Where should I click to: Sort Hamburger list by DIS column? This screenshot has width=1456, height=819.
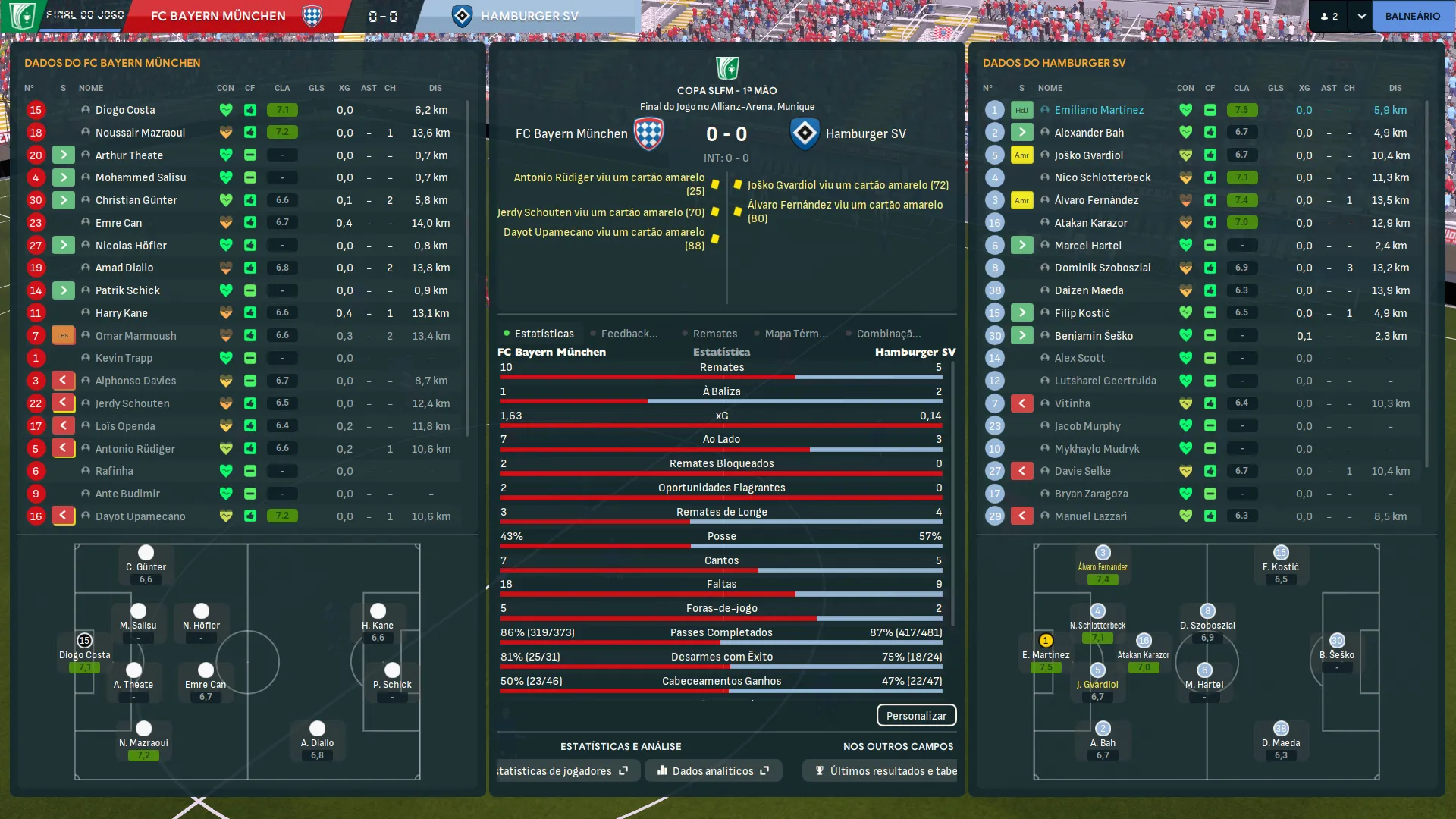click(1395, 88)
